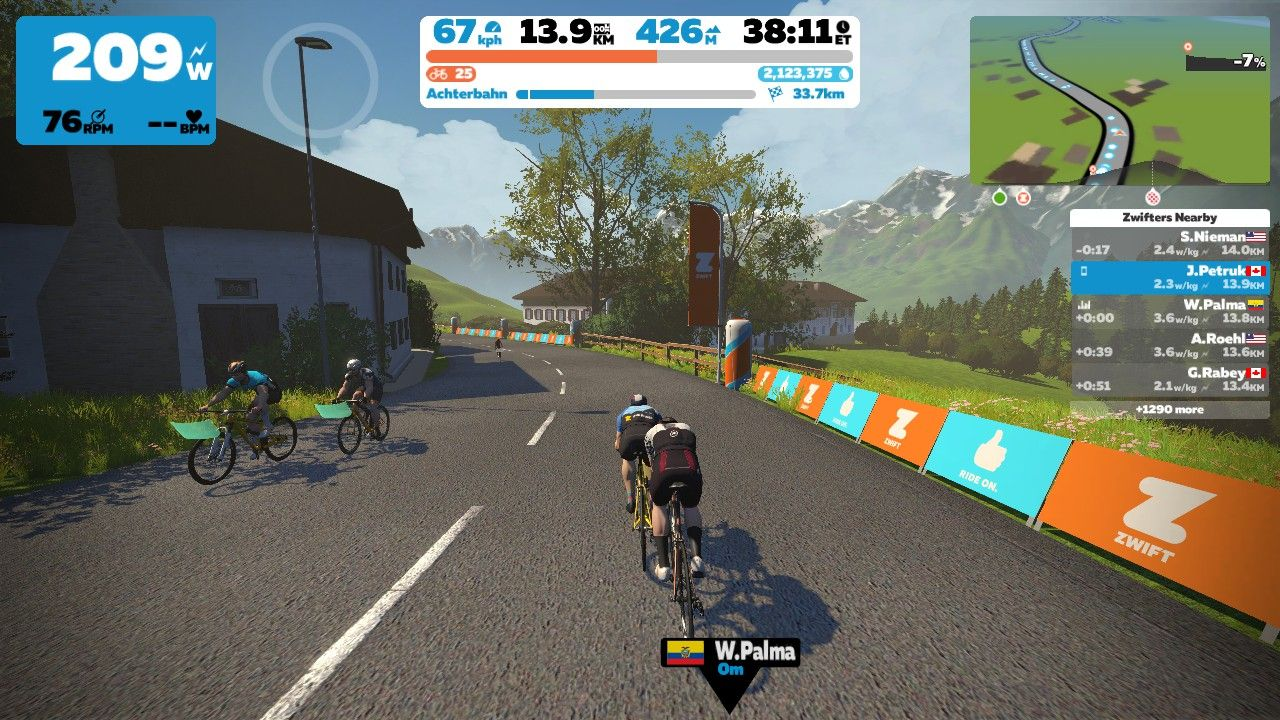The height and width of the screenshot is (720, 1280).
Task: Activate the empty power-up ring
Action: [320, 79]
